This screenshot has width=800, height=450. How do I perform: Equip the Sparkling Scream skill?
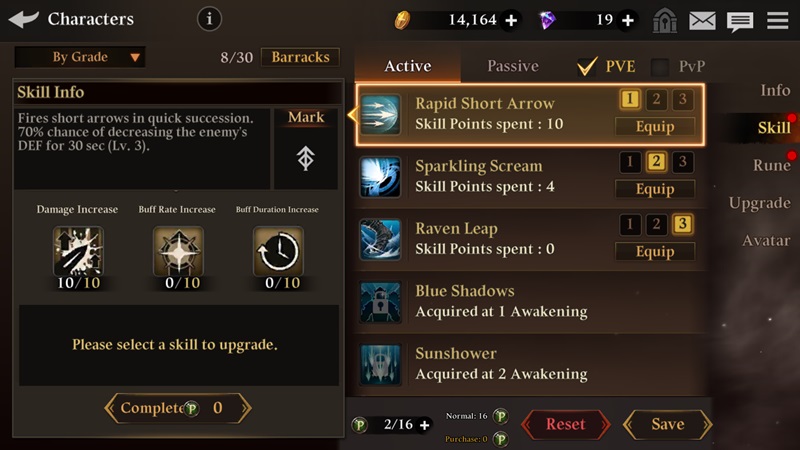655,189
